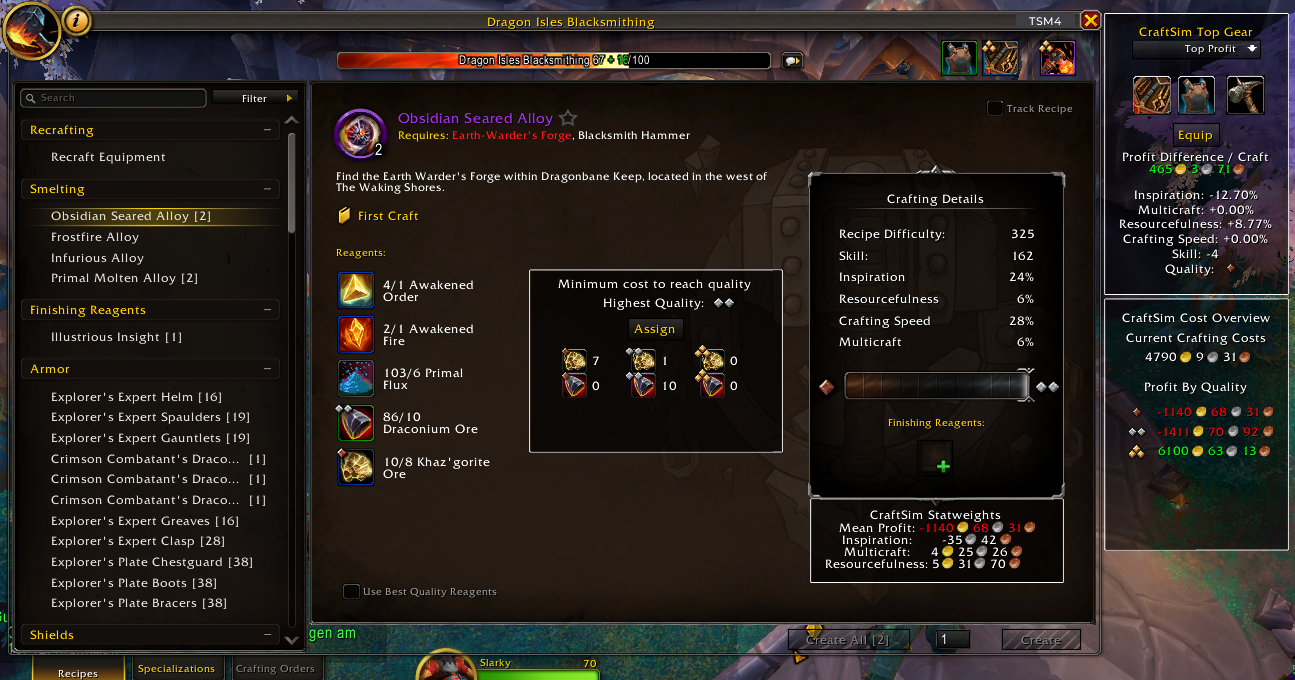The height and width of the screenshot is (680, 1295).
Task: Select Explorer's Expert Helm recipe
Action: tap(136, 397)
